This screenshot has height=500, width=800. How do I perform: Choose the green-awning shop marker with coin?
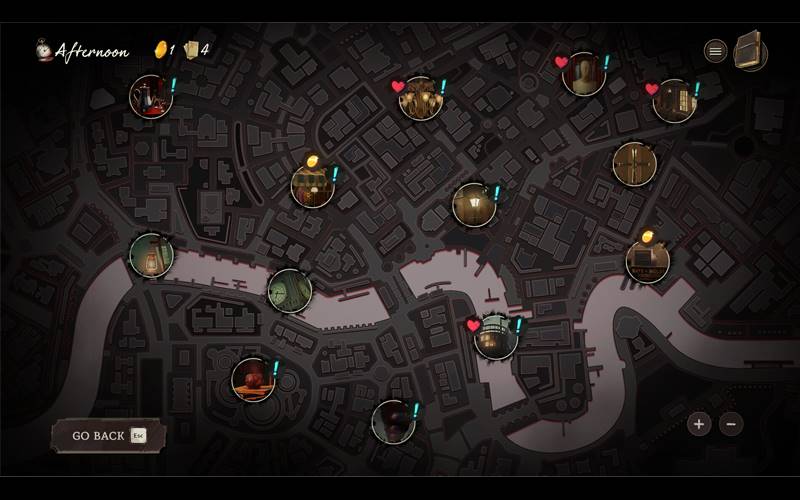[312, 186]
